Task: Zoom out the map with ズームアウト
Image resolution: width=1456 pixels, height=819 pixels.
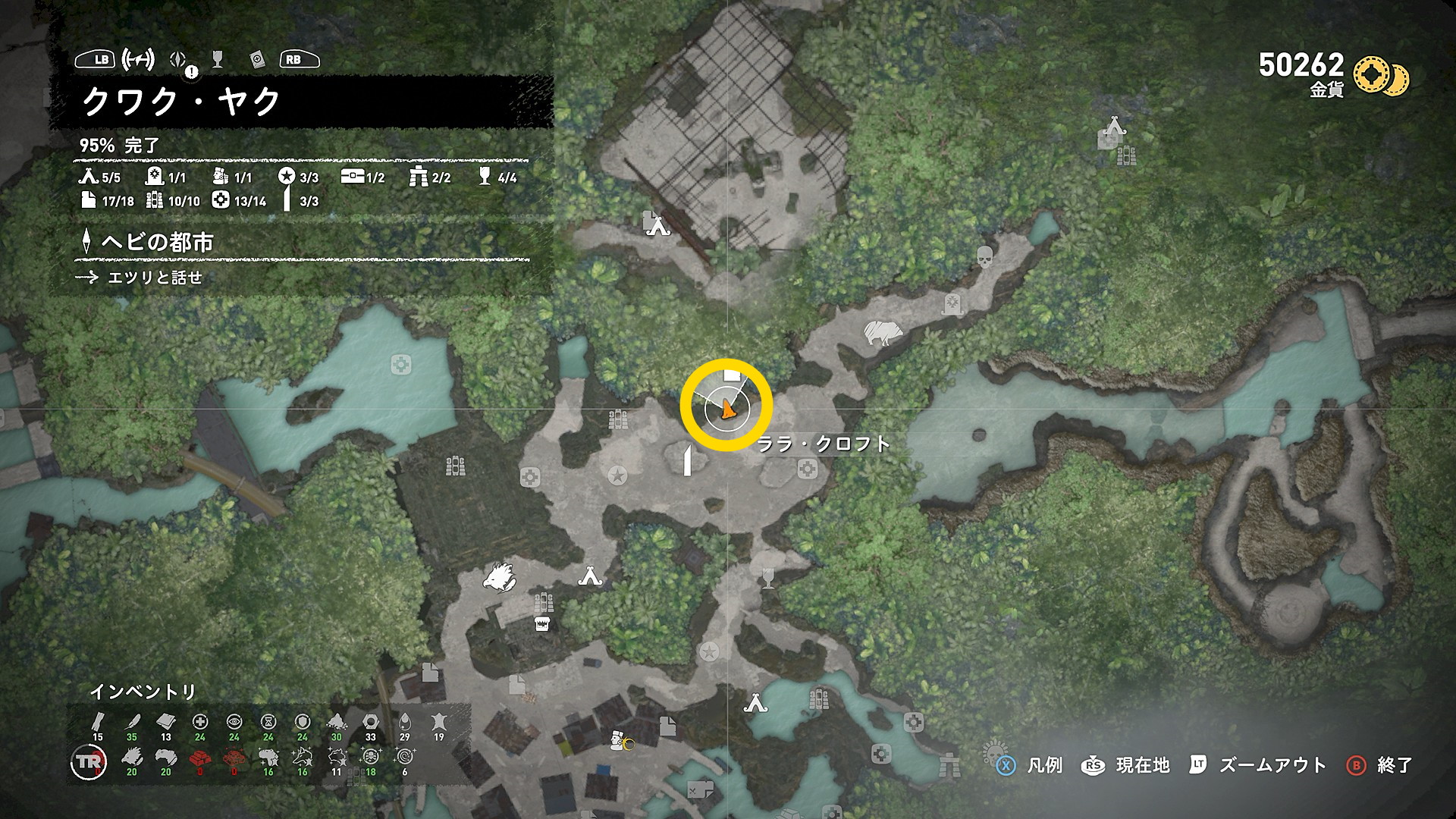Action: [1259, 765]
